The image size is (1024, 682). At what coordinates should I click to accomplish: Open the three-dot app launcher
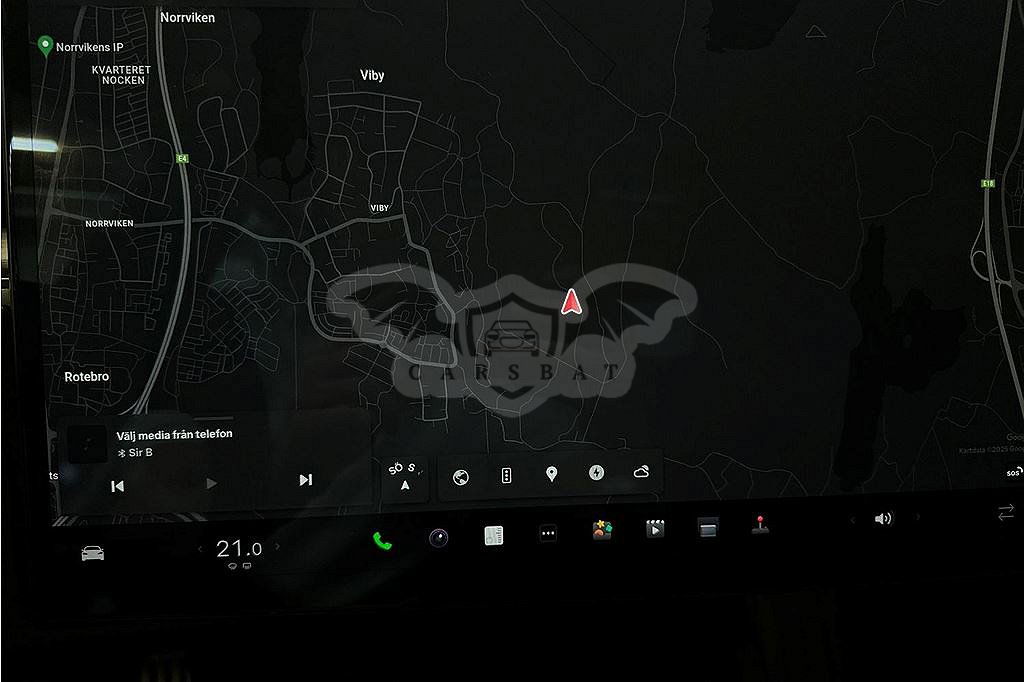[x=548, y=533]
